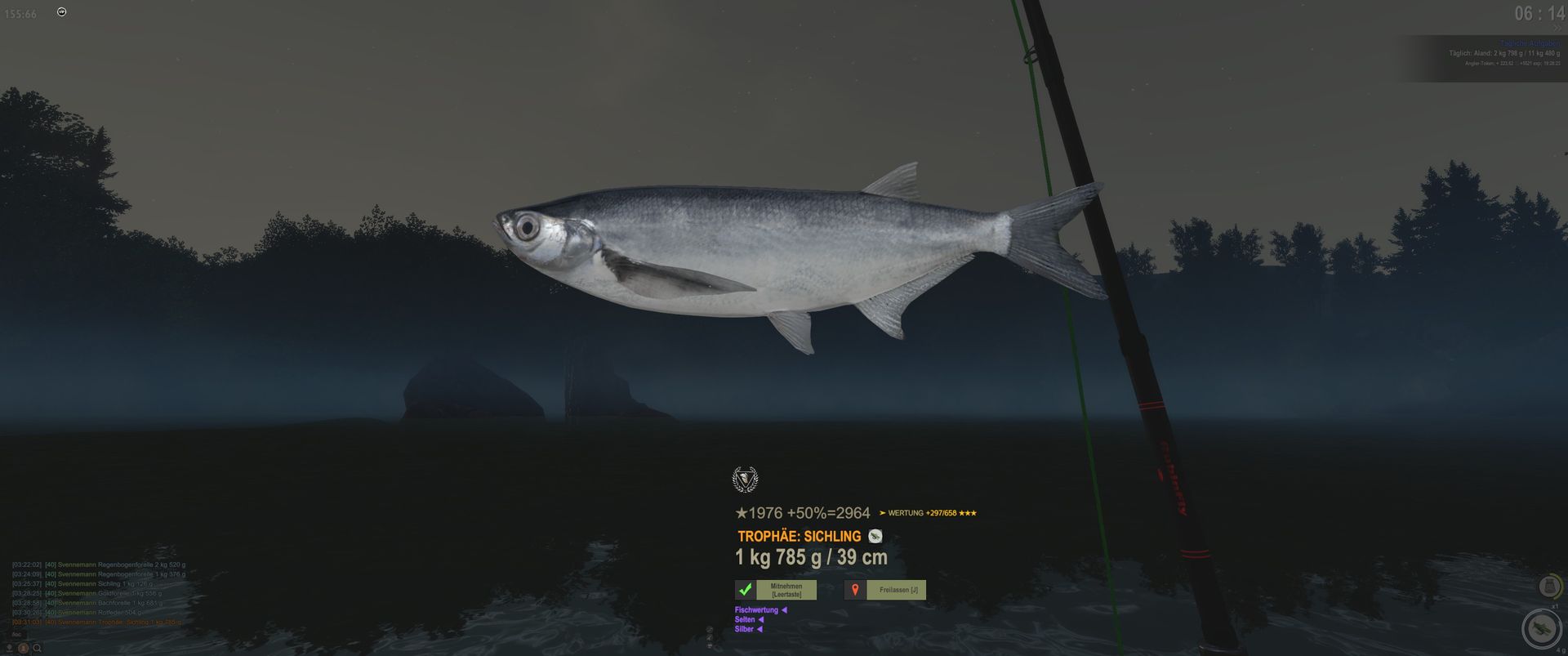Click the fish icon beside Trophäe: Sichling
This screenshot has height=656, width=1568.
(x=875, y=537)
